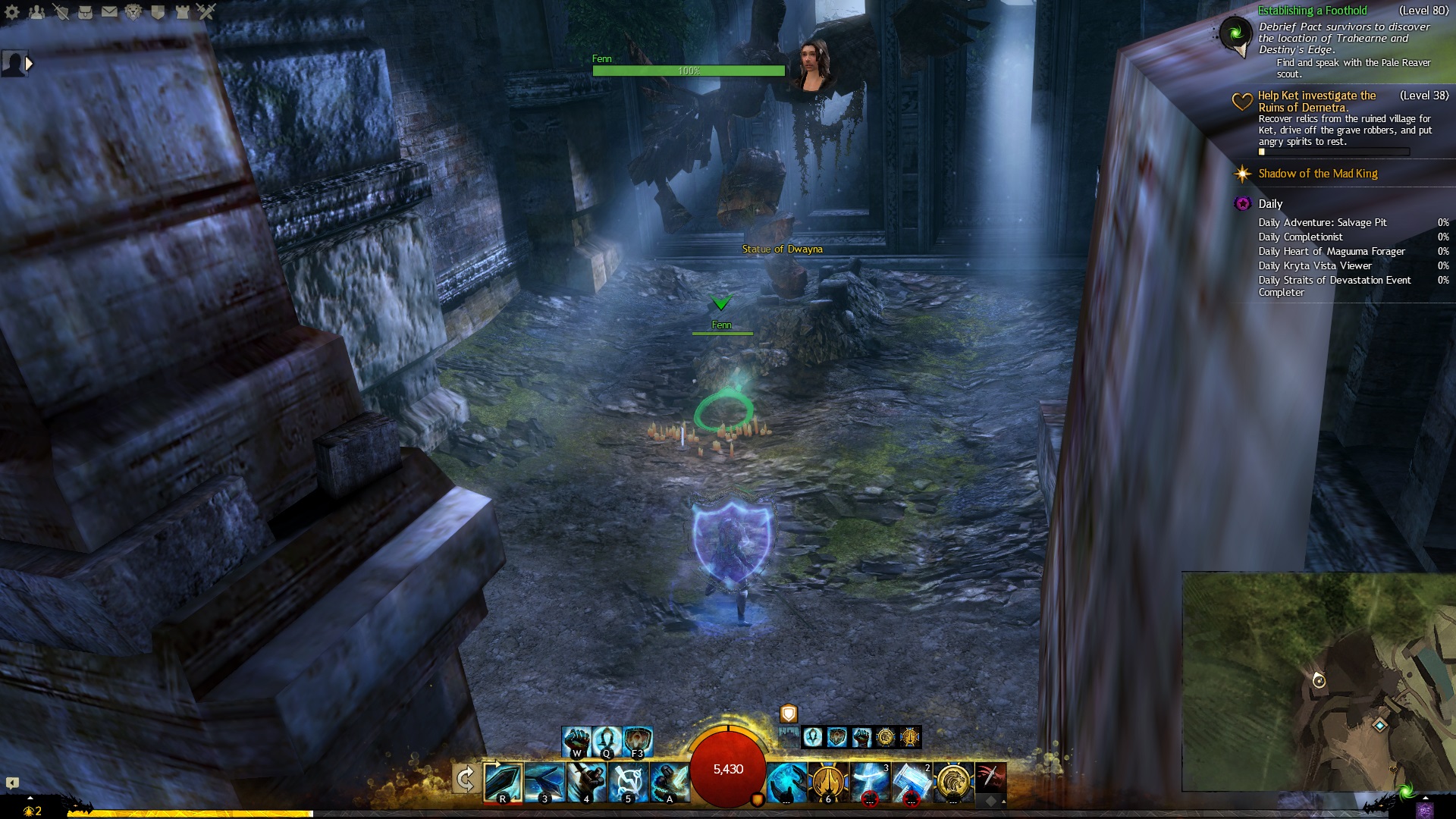Open the game menu gear icon
This screenshot has height=819, width=1456.
pyautogui.click(x=12, y=11)
